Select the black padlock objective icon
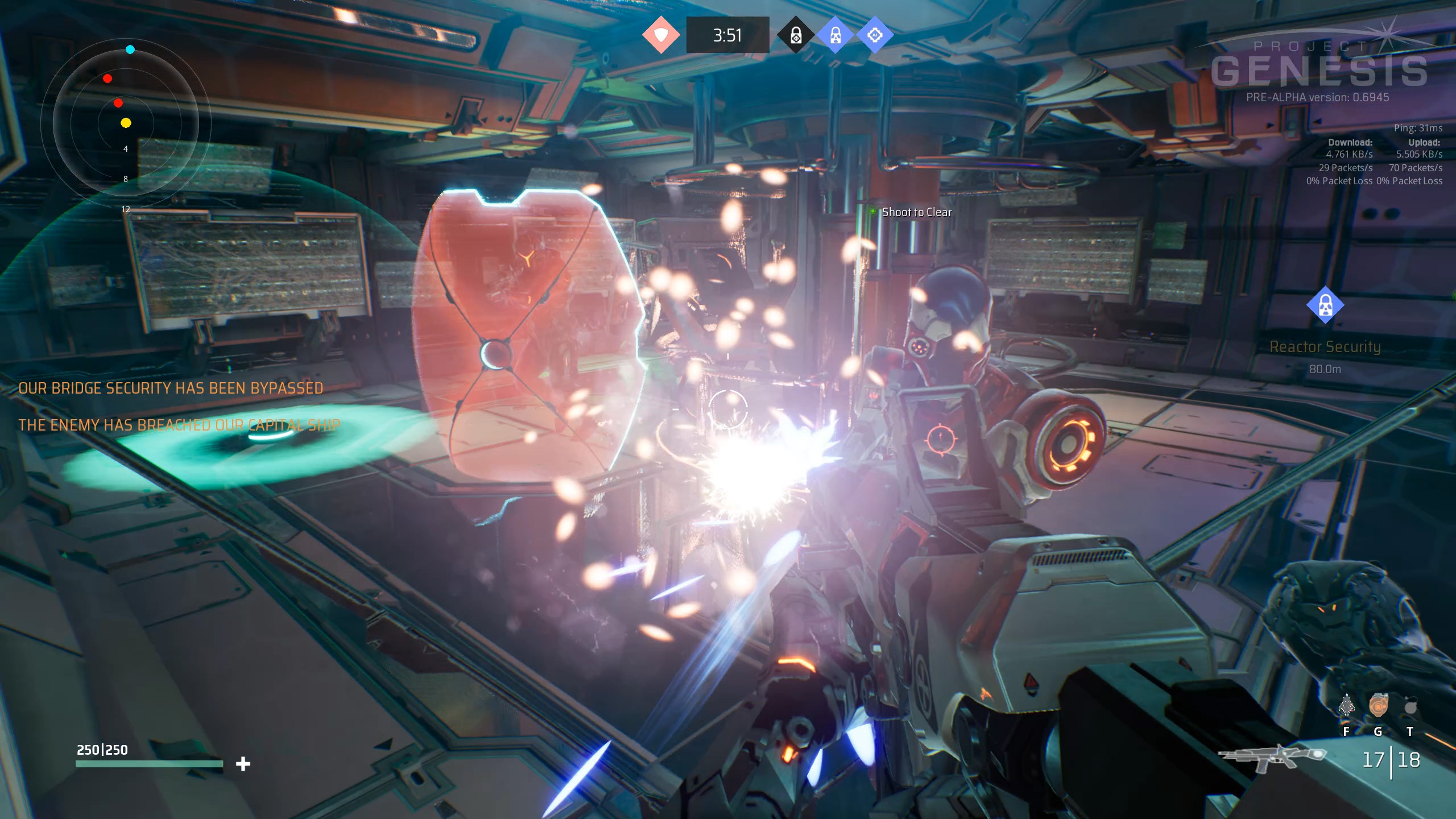The height and width of the screenshot is (819, 1456). click(x=796, y=35)
